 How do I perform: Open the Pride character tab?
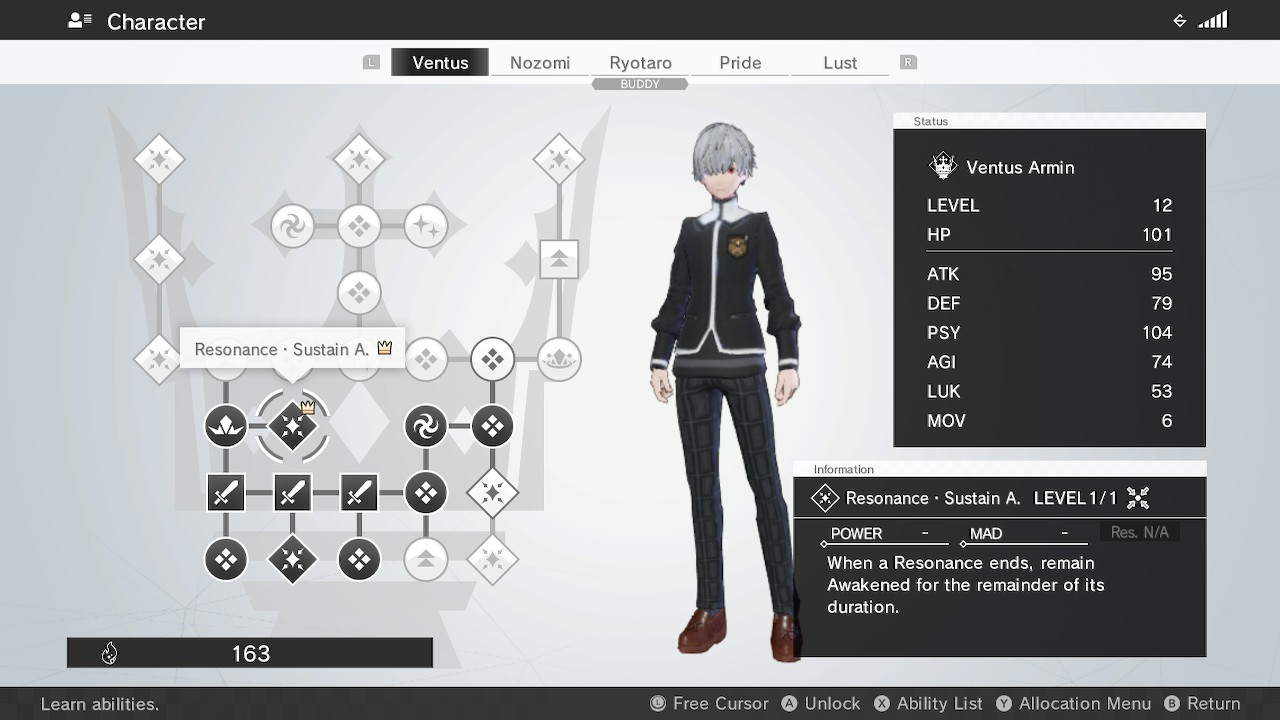click(740, 62)
